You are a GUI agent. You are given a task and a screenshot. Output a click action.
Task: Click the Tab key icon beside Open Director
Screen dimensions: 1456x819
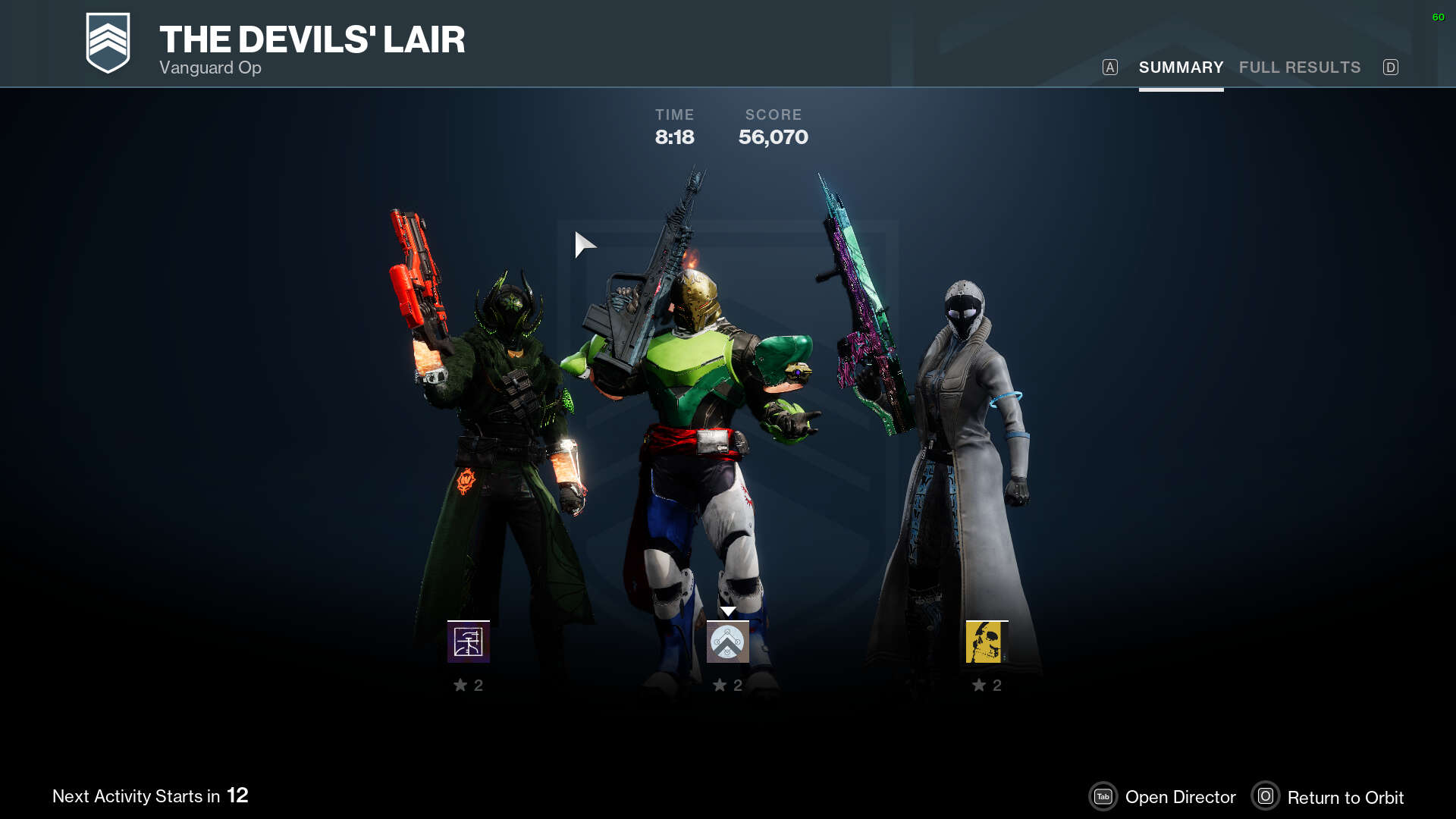coord(1103,797)
